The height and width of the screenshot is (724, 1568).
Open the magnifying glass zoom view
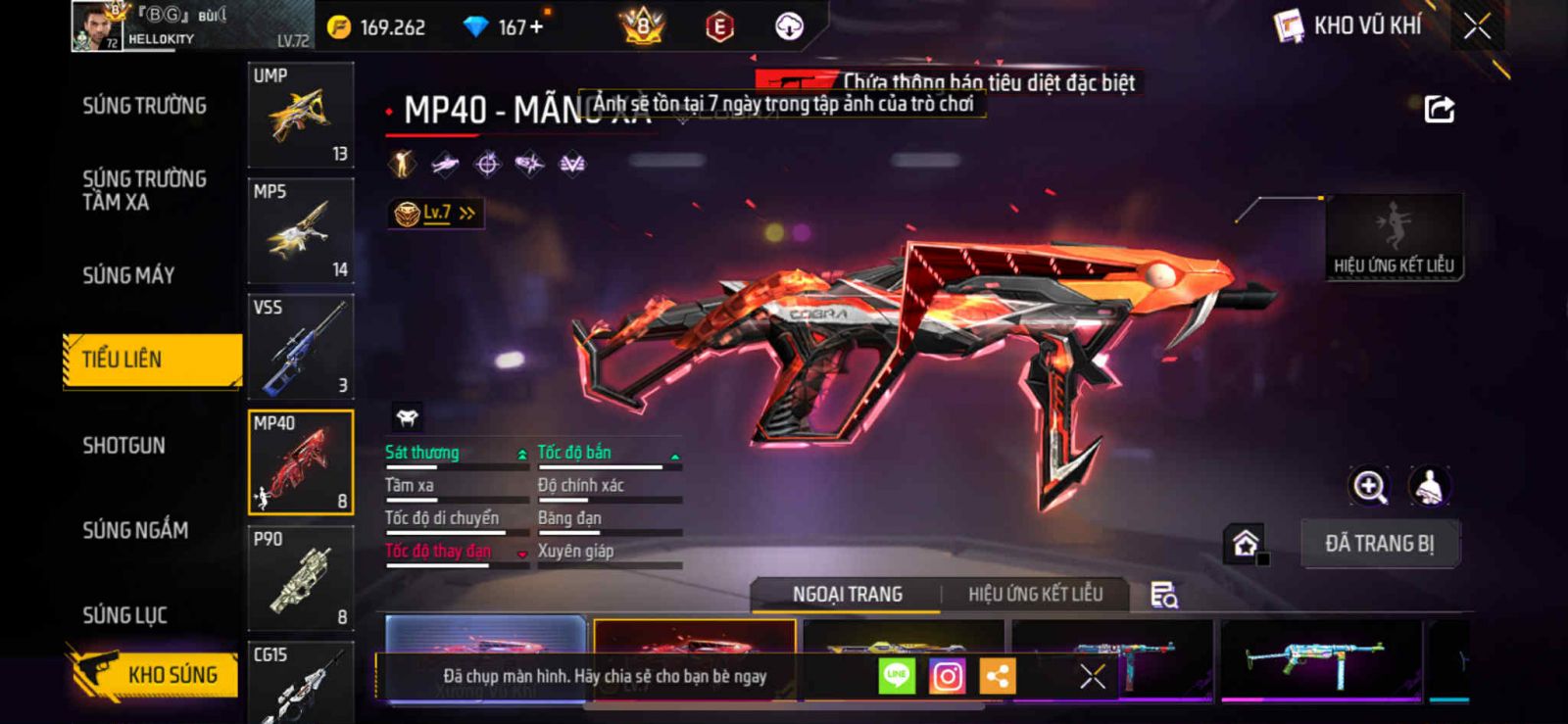pos(1369,486)
